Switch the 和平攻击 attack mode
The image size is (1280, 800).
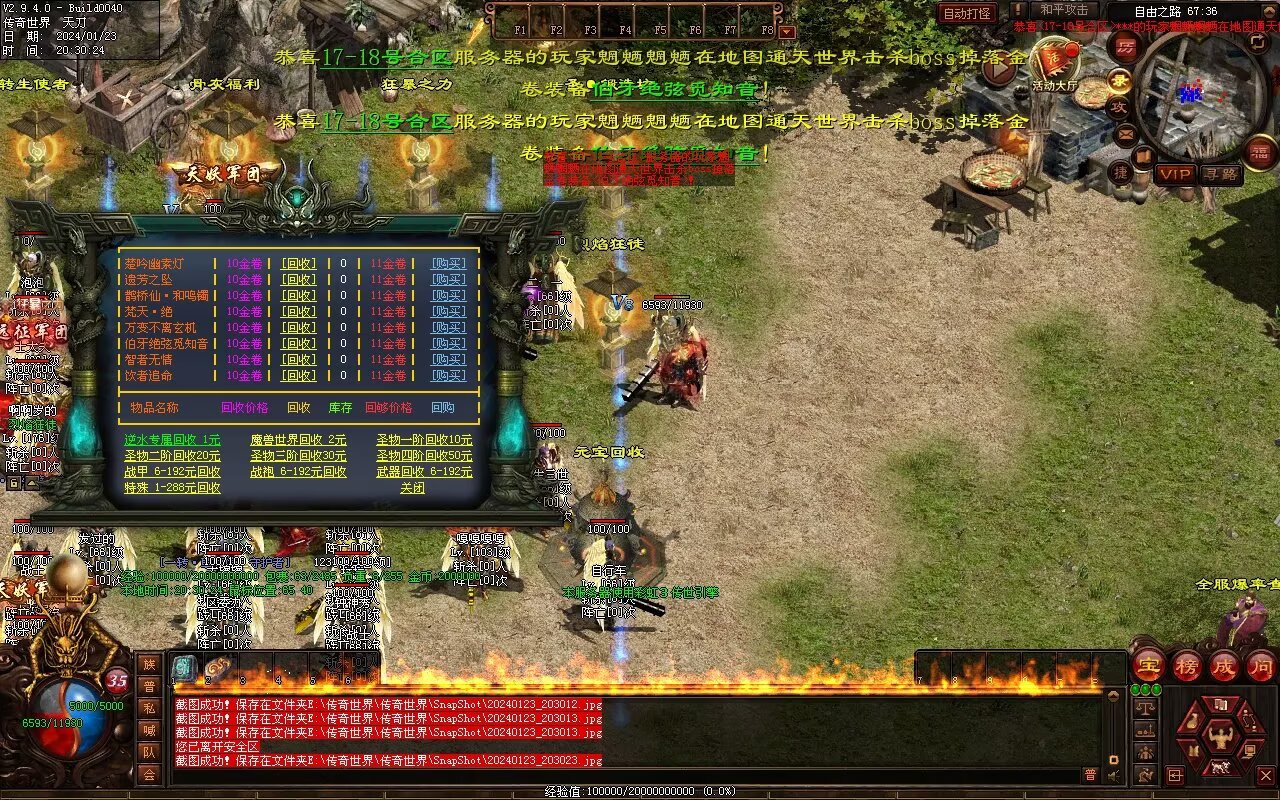[1063, 10]
